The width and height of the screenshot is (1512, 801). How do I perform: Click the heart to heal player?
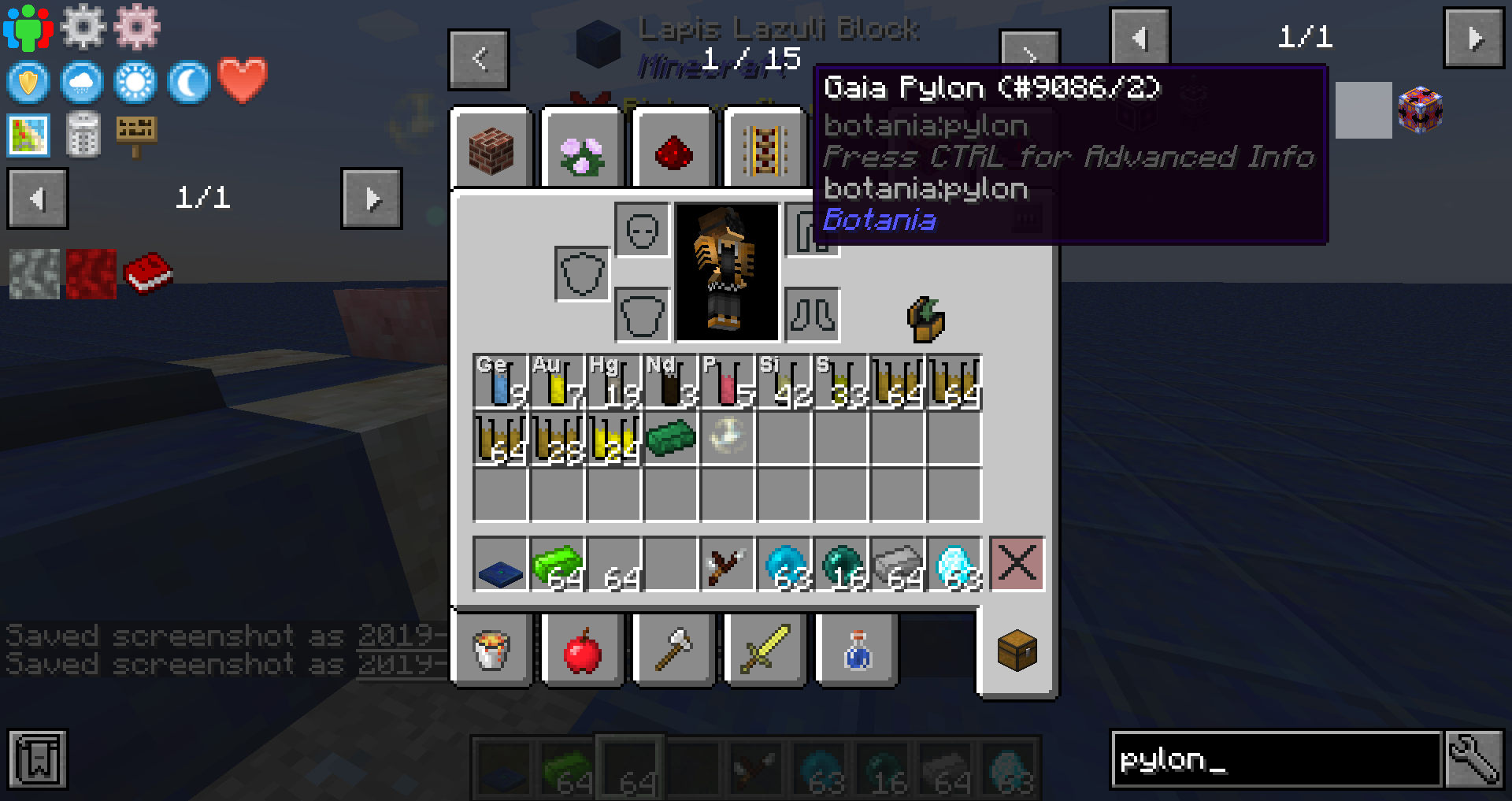pyautogui.click(x=241, y=82)
